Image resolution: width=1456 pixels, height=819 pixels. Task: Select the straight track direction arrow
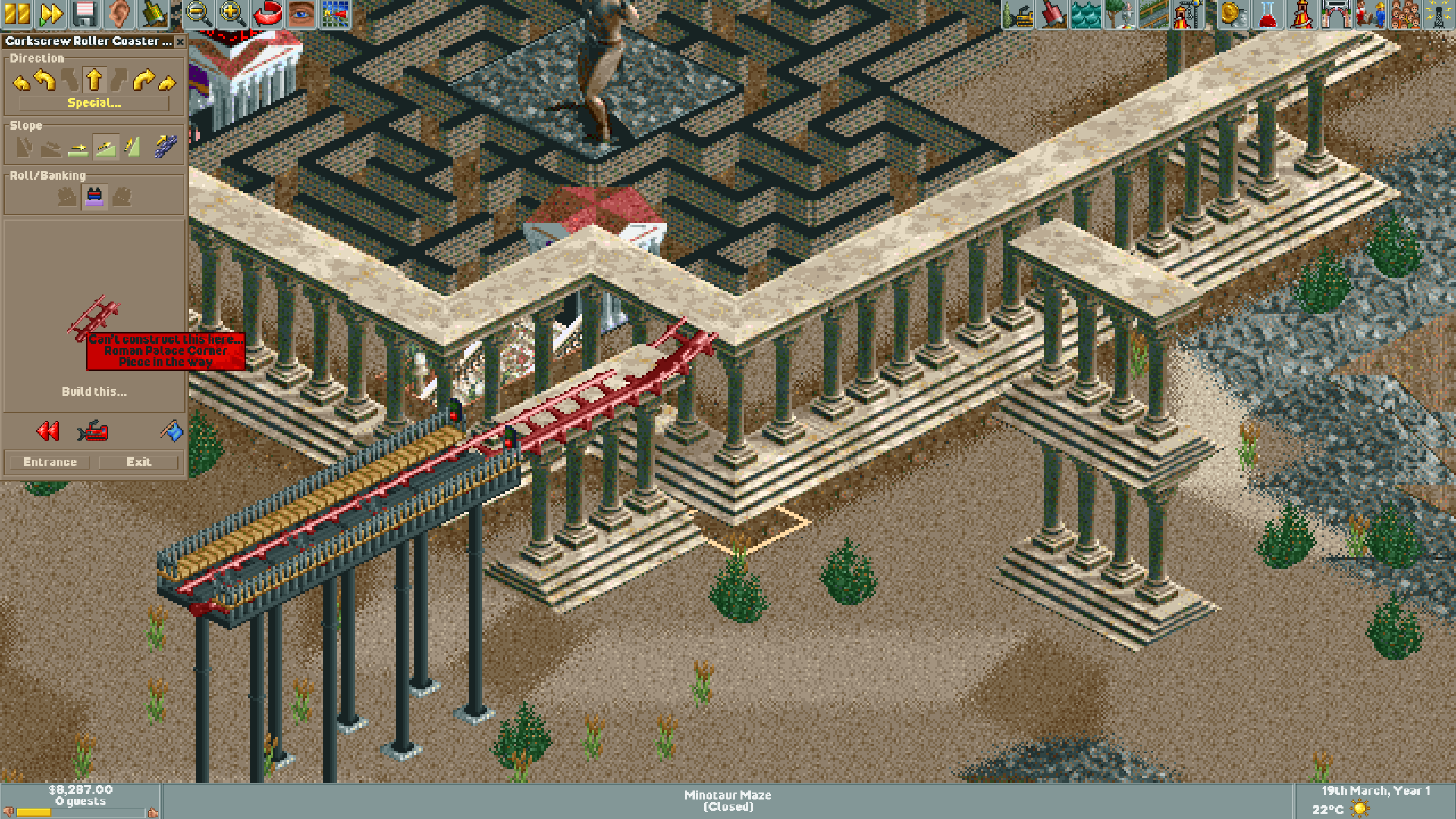[x=95, y=80]
